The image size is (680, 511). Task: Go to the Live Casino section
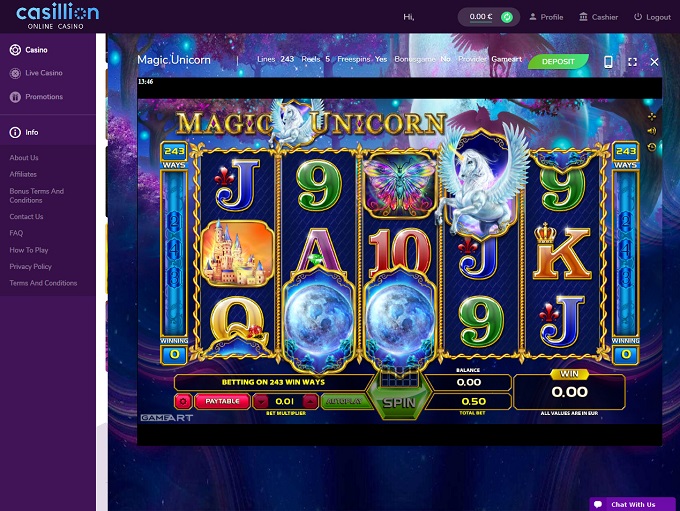[x=43, y=73]
